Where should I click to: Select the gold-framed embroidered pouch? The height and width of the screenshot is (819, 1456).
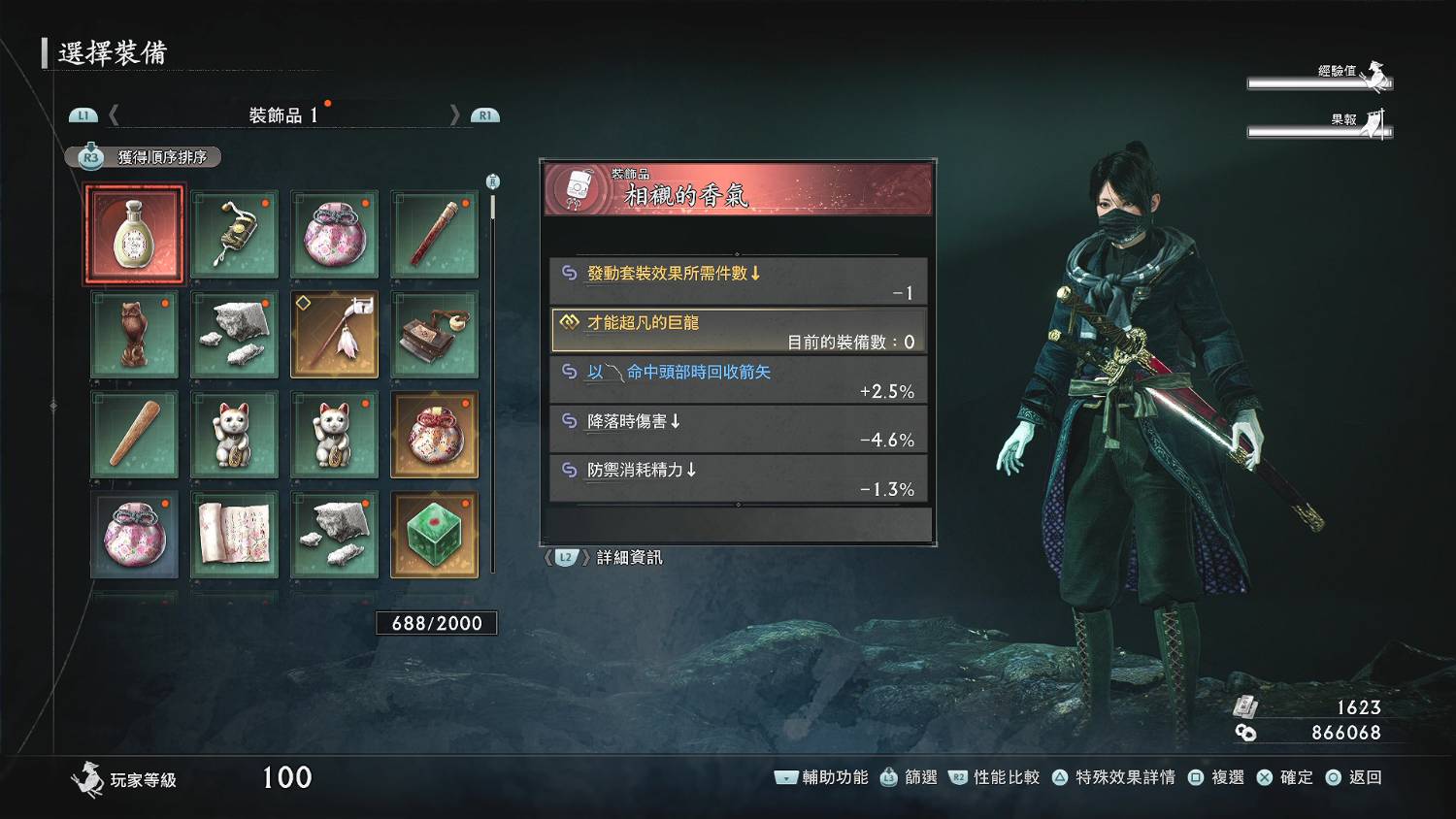click(x=434, y=435)
